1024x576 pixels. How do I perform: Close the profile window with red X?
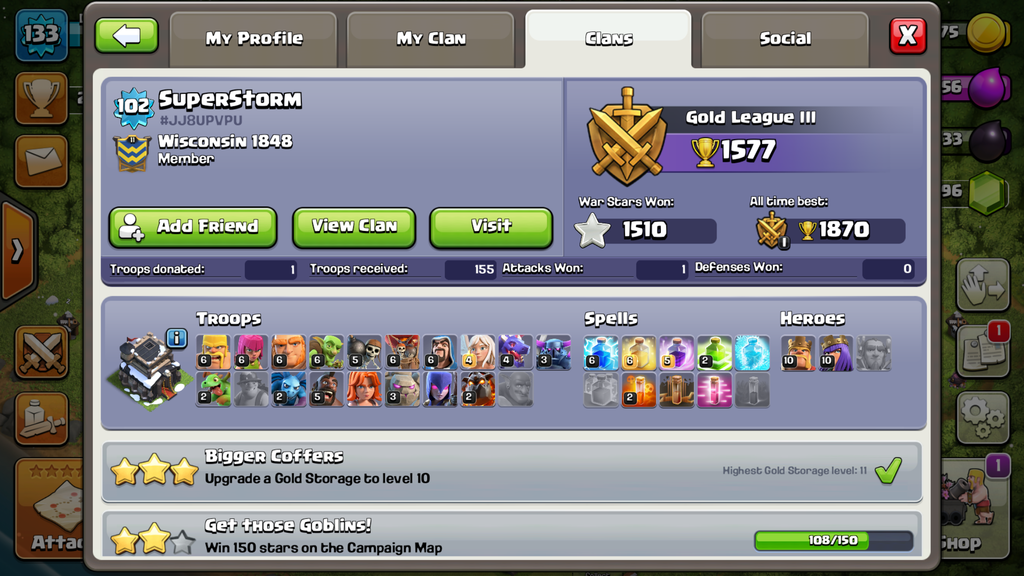click(907, 36)
